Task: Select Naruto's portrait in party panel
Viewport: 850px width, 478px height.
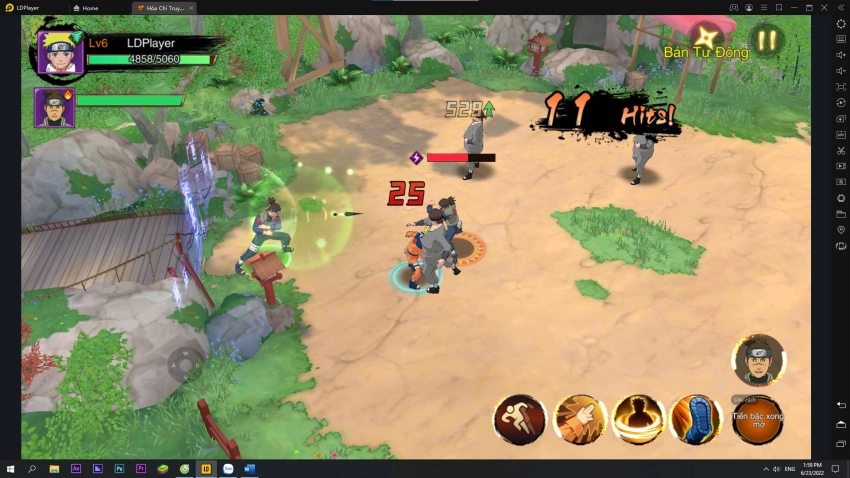Action: tap(59, 52)
